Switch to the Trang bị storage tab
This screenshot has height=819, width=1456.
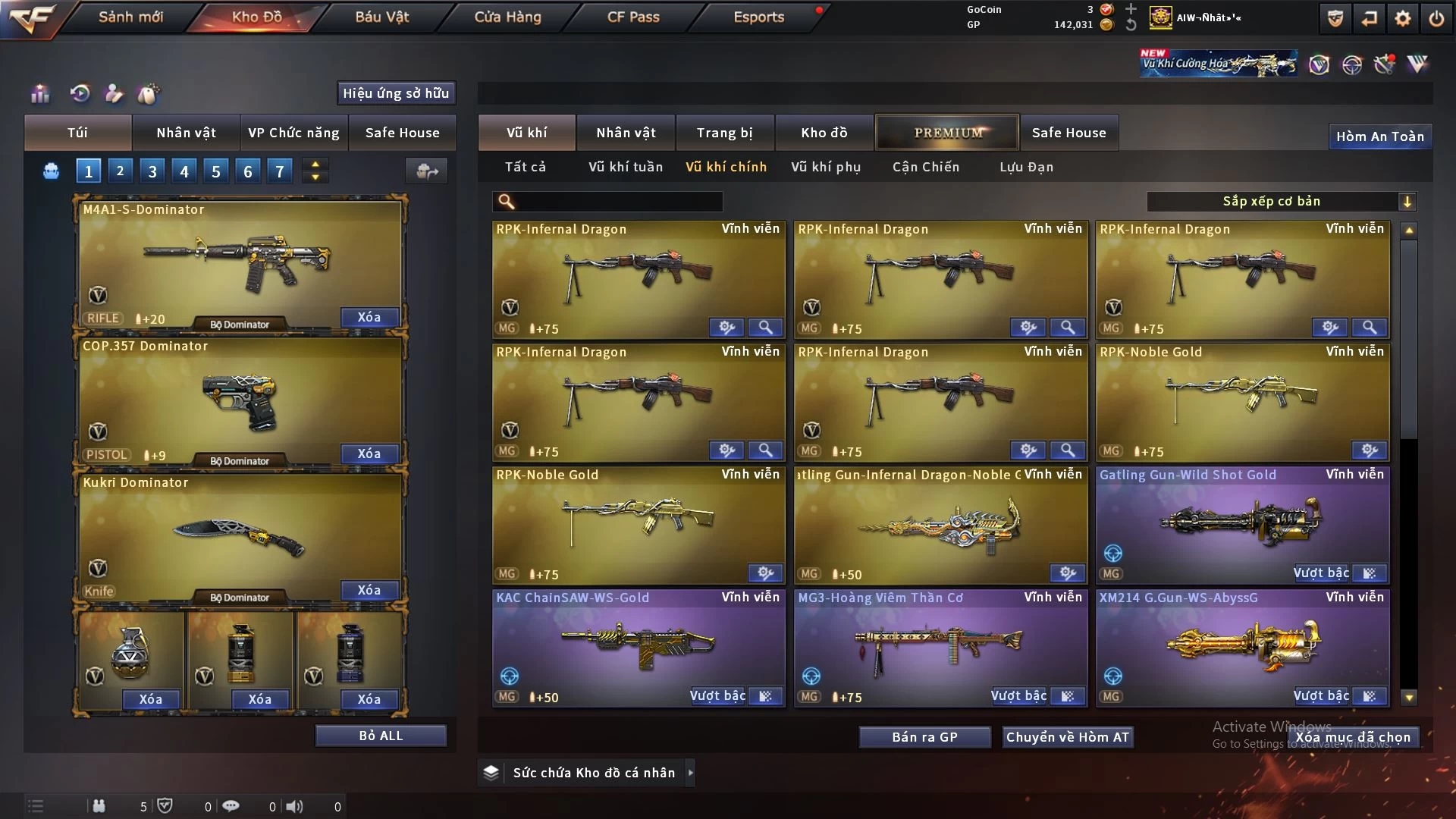pos(724,133)
